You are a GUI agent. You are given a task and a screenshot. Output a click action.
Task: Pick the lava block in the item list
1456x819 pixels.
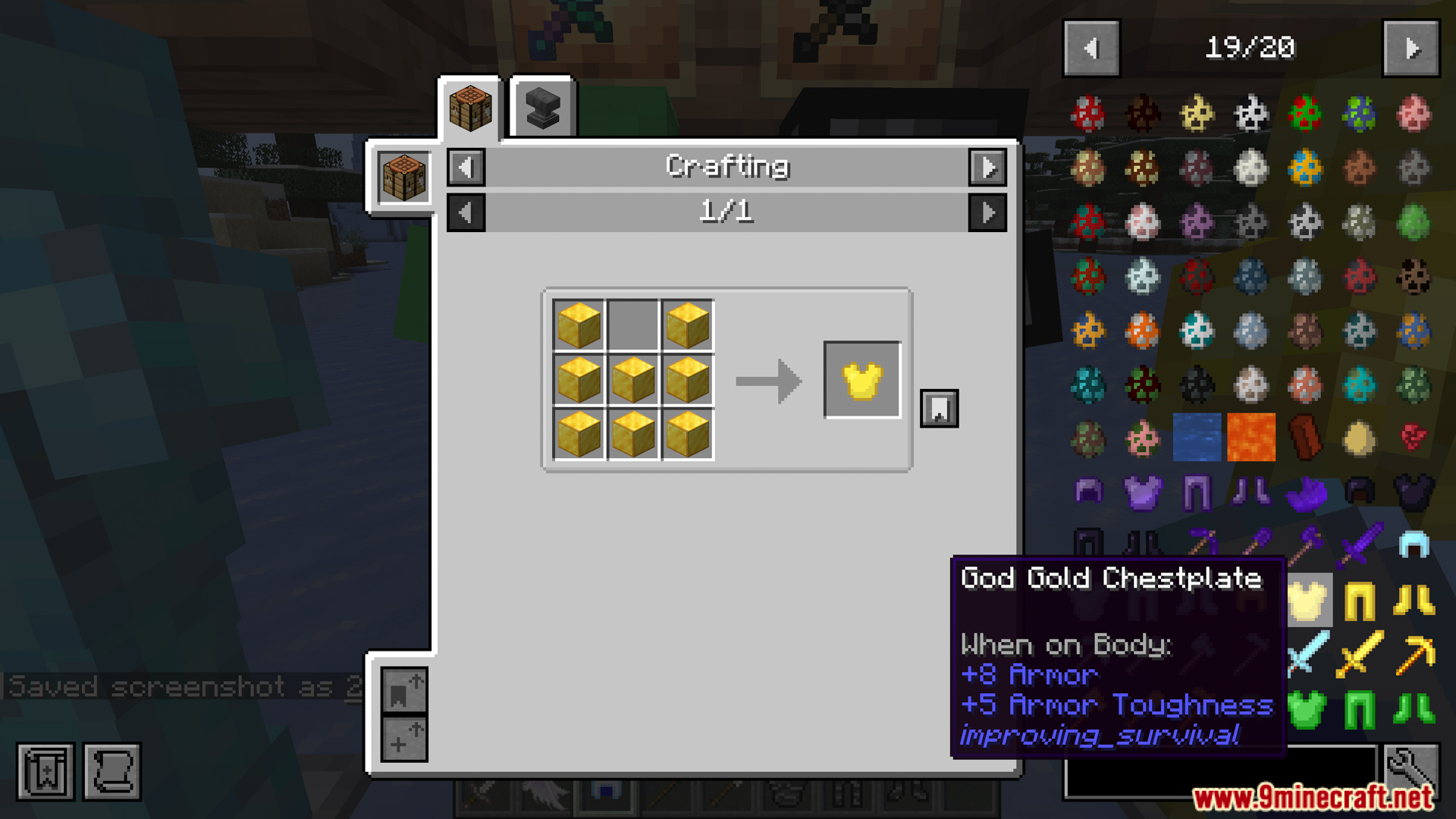click(1251, 438)
